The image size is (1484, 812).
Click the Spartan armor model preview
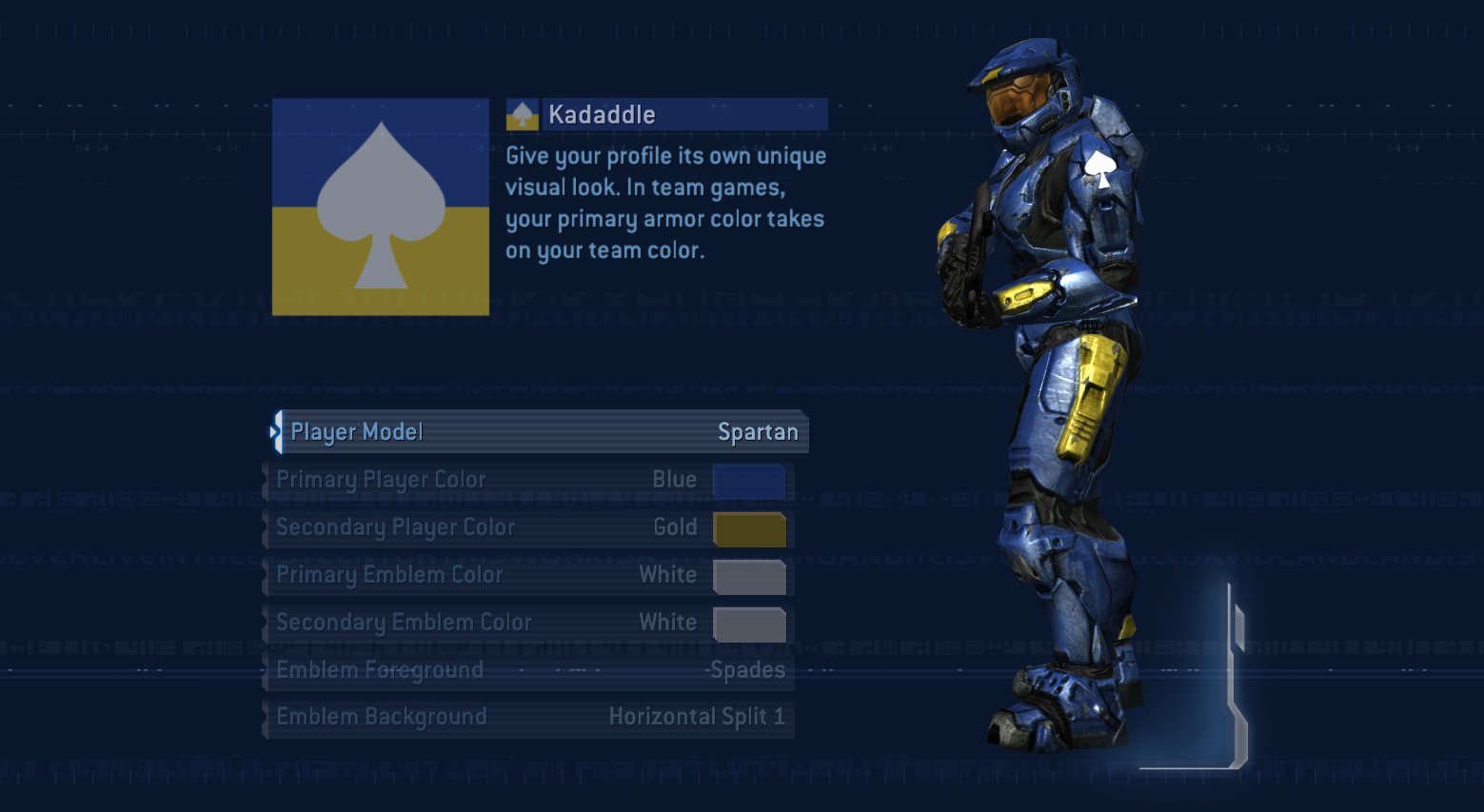[1057, 381]
